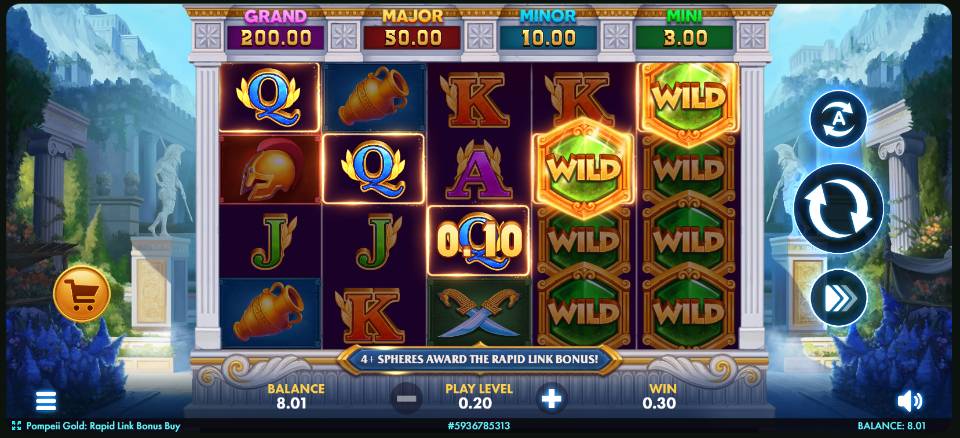Viewport: 960px width, 438px height.
Task: Open the bonus buy shopping cart
Action: (82, 294)
